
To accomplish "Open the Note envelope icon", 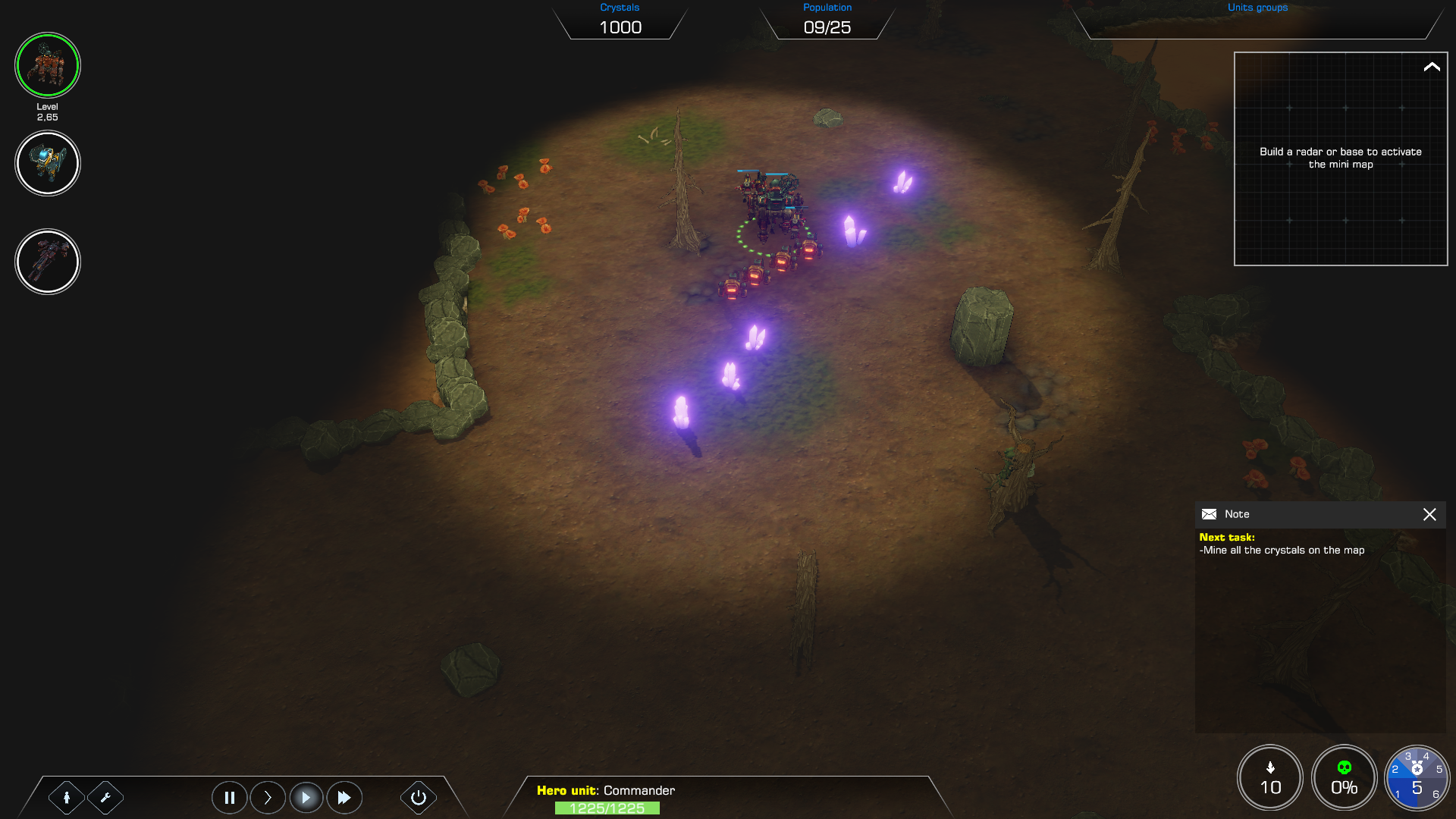I will tap(1209, 514).
